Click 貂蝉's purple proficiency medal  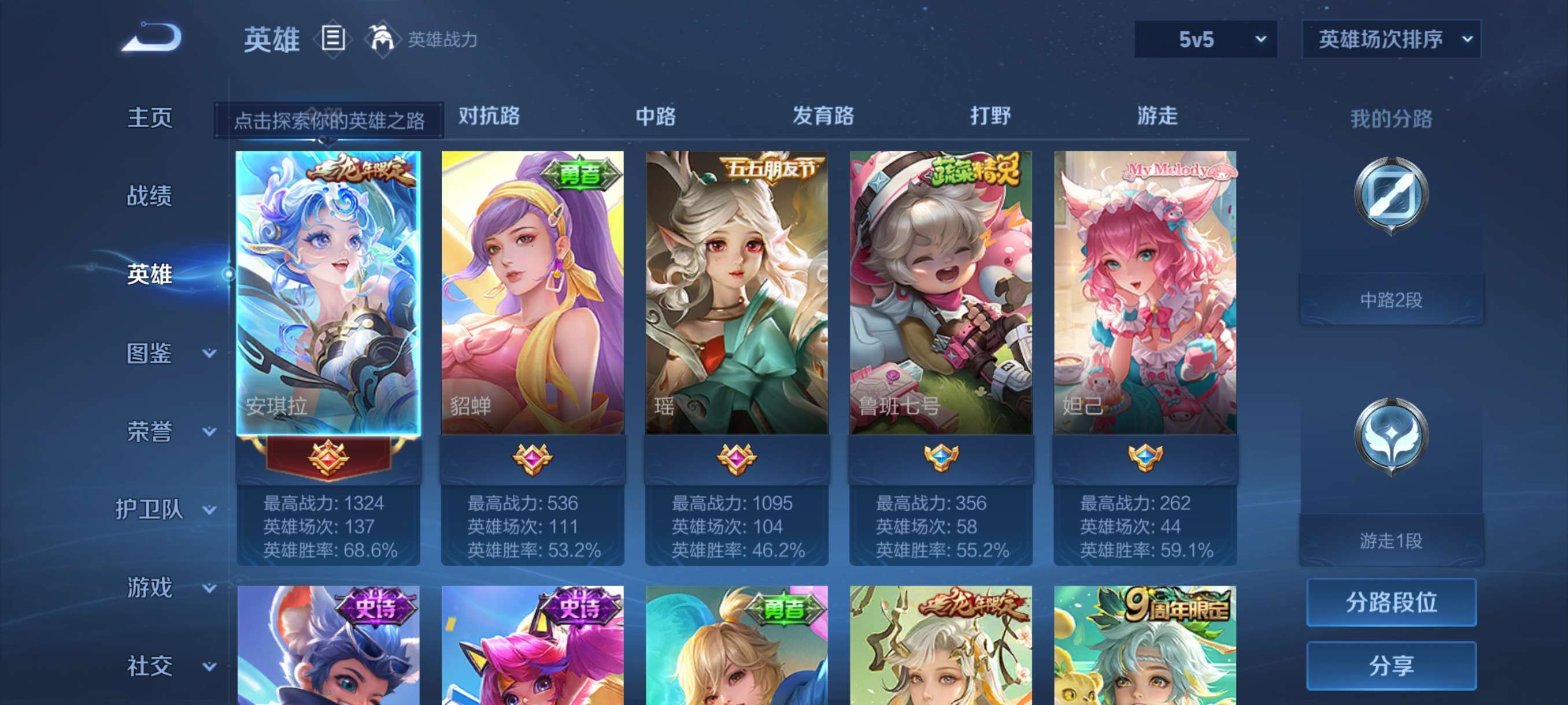531,461
